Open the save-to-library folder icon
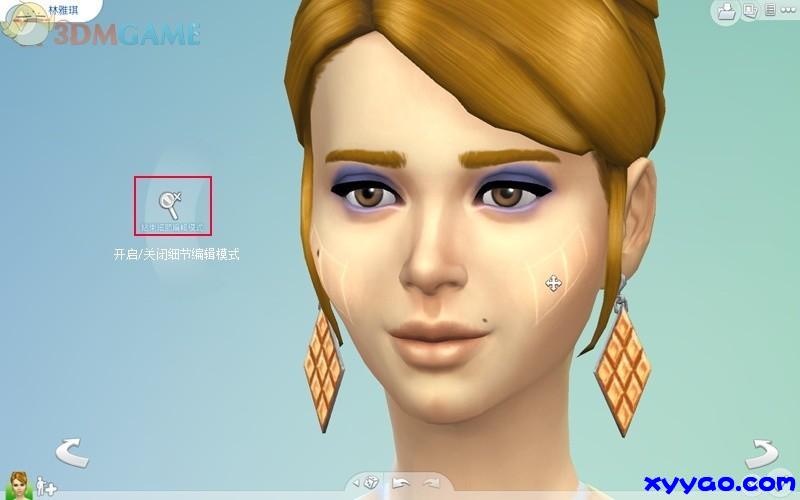 [x=727, y=11]
